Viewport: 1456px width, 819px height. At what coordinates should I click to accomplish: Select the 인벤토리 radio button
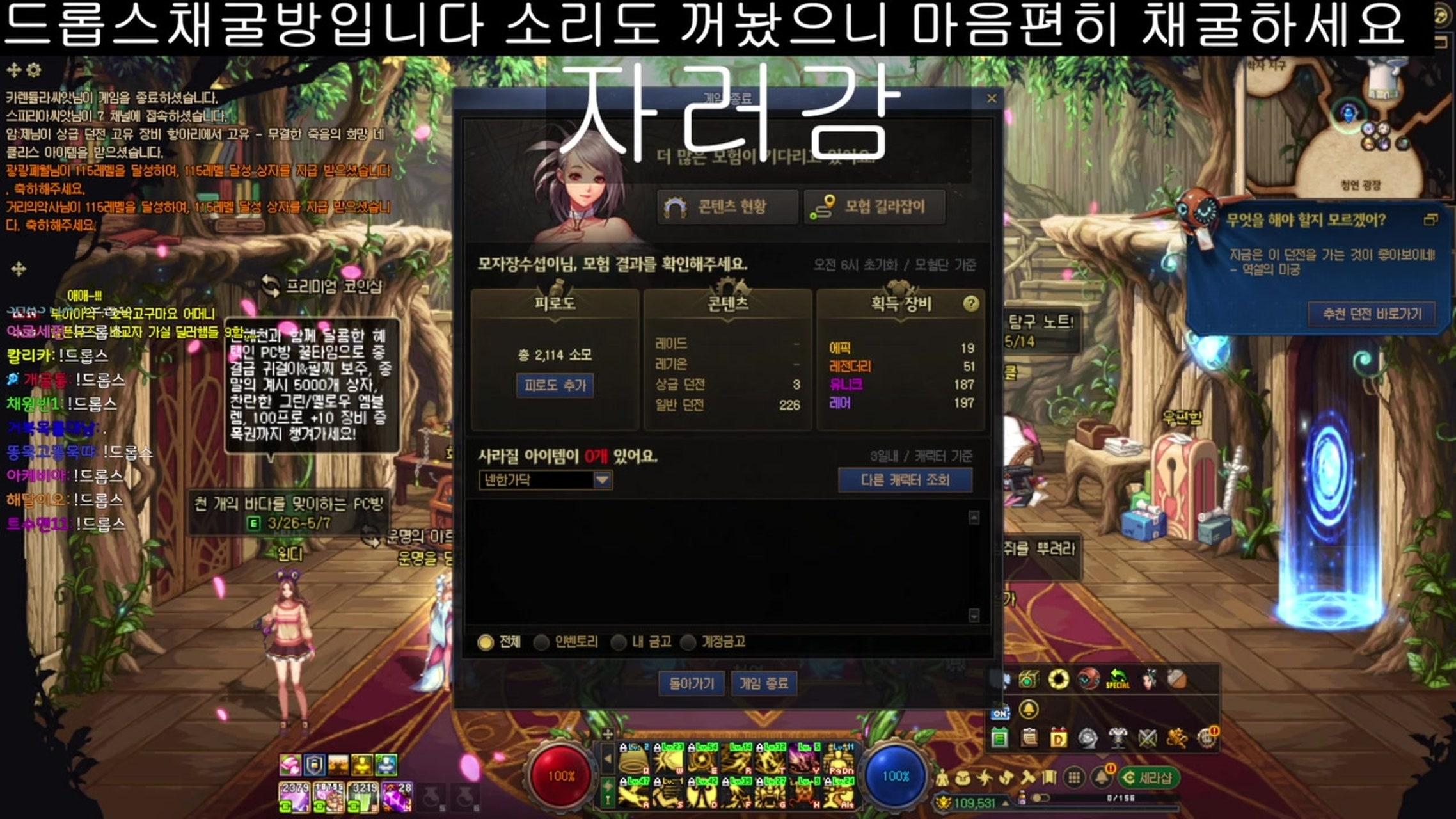click(542, 642)
